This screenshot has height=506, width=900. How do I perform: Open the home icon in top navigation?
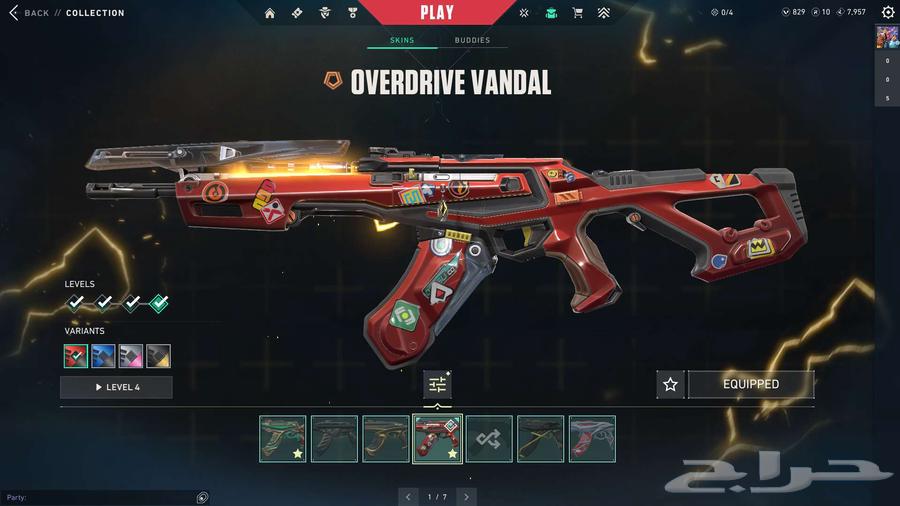[x=270, y=13]
